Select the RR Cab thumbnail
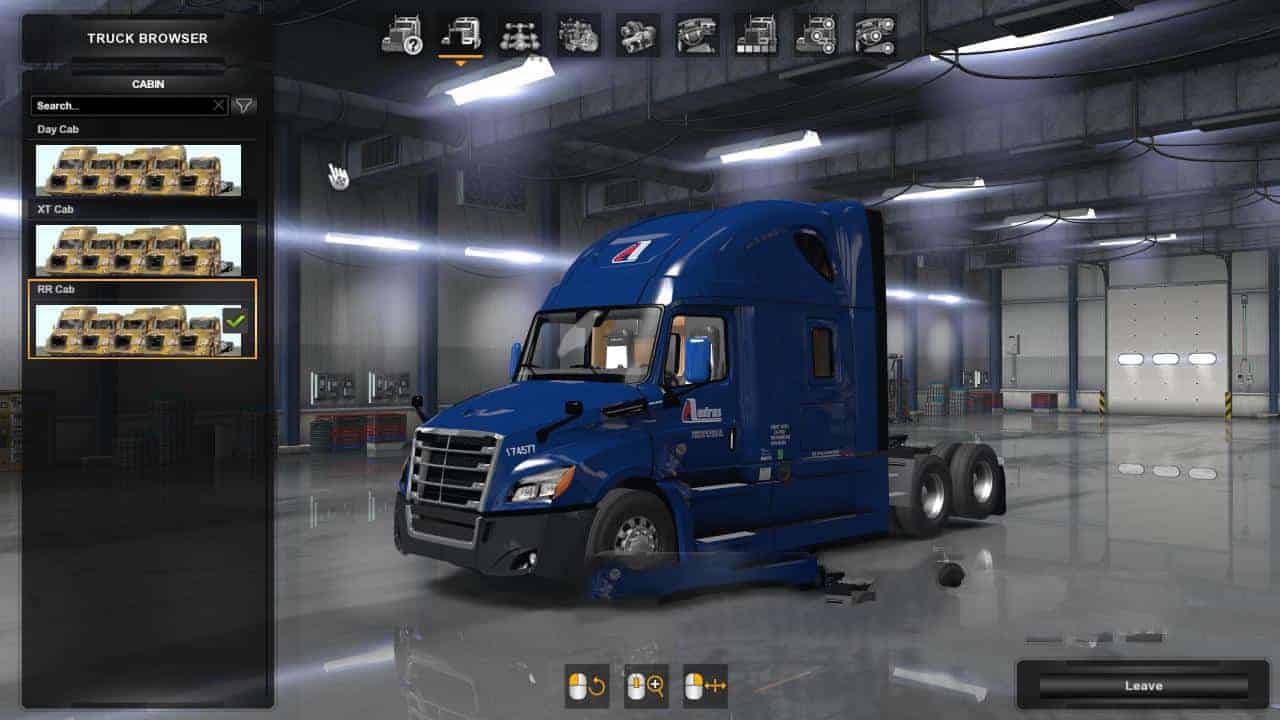1280x720 pixels. click(138, 330)
